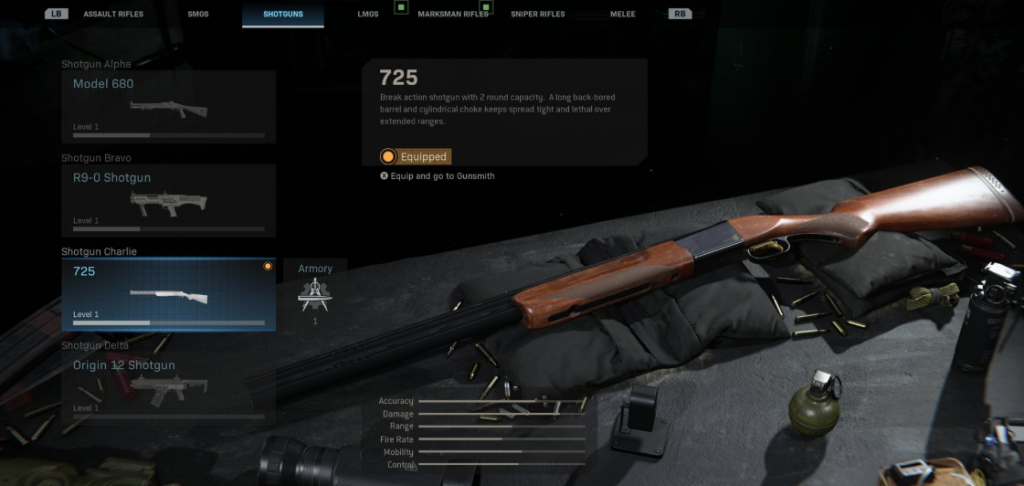Switch to the Assault Rifles tab
The image size is (1024, 486).
(x=112, y=15)
